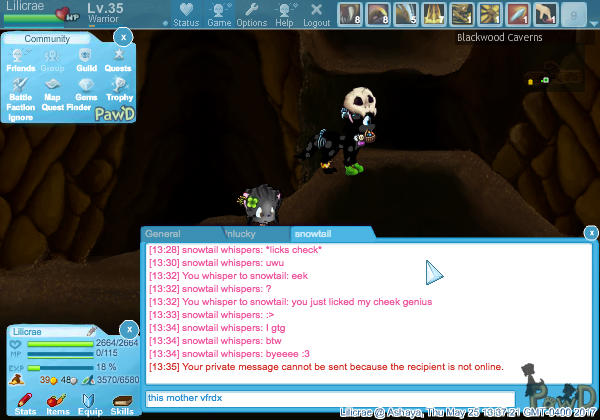
Task: Close the Community panel
Action: click(x=122, y=37)
